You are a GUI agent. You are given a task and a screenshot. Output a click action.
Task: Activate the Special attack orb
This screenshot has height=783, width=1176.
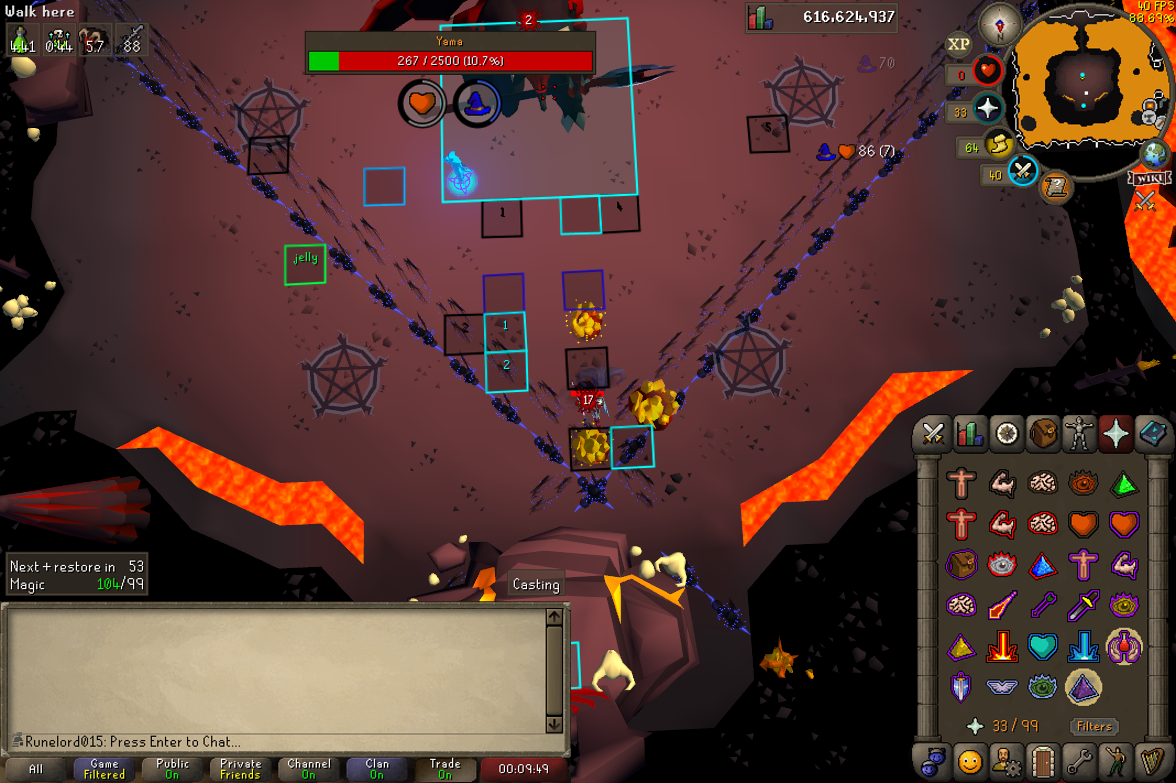(1022, 172)
